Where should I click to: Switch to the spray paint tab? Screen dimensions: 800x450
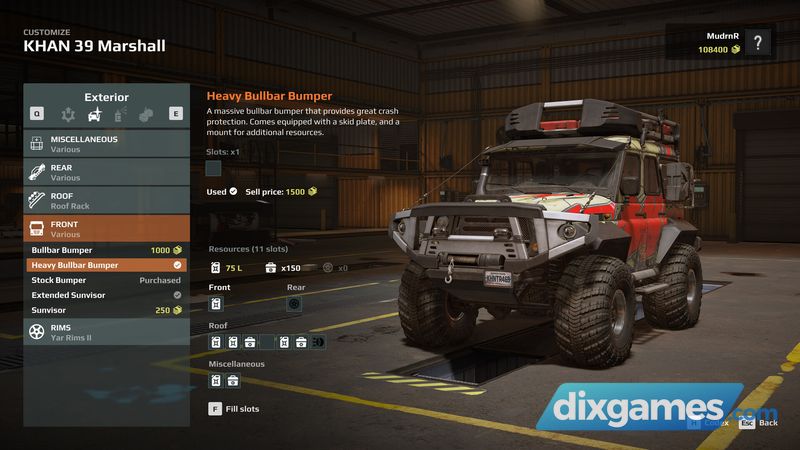pos(120,115)
